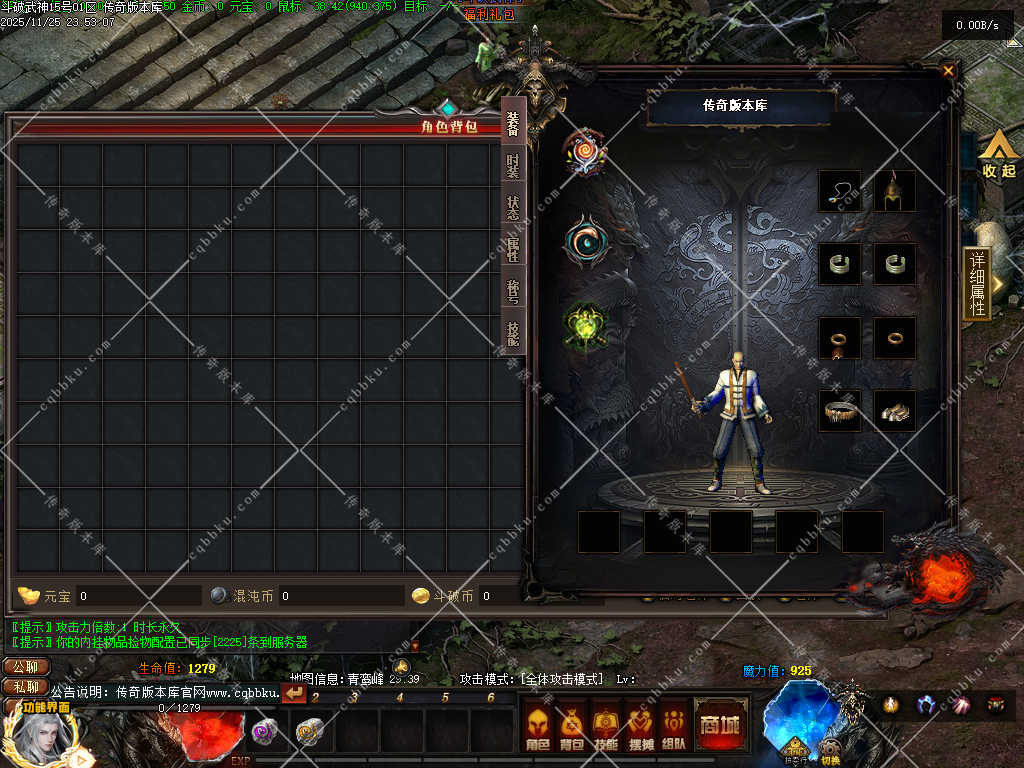Screen dimensions: 1024x768
Task: Open the 摆摊 stall button
Action: (x=640, y=727)
